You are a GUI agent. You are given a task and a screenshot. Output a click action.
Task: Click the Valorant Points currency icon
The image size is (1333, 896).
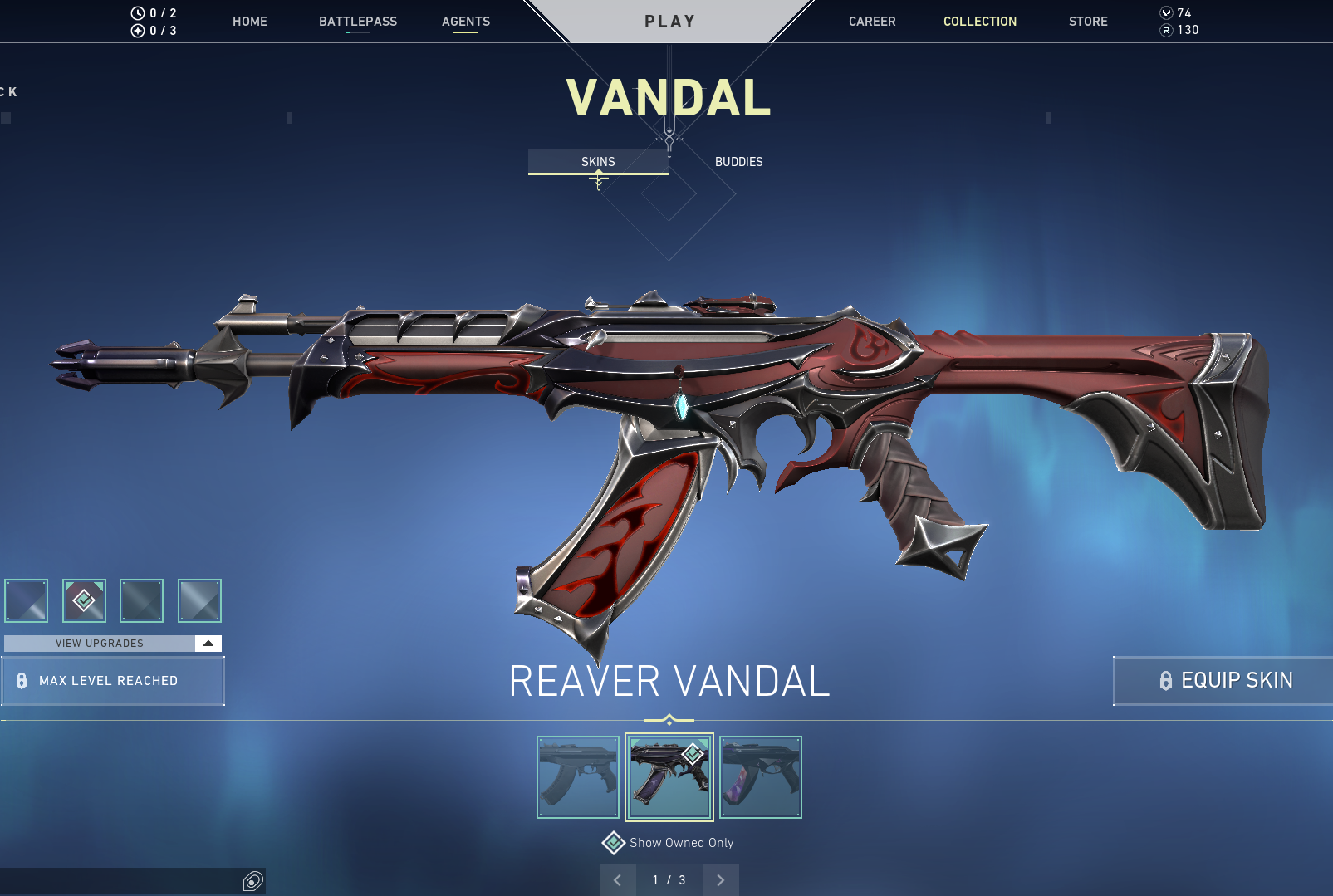1166,13
